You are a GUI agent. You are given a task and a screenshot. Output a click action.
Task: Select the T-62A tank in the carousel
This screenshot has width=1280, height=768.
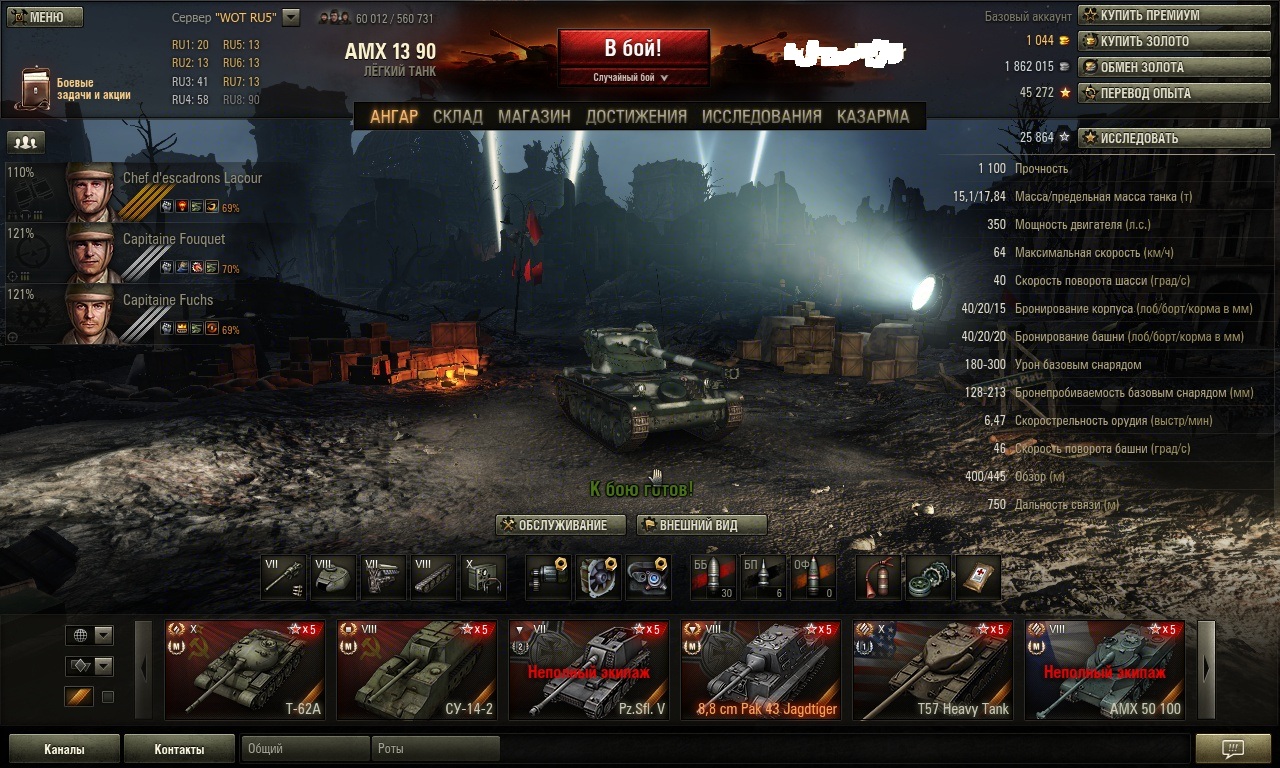click(x=244, y=670)
